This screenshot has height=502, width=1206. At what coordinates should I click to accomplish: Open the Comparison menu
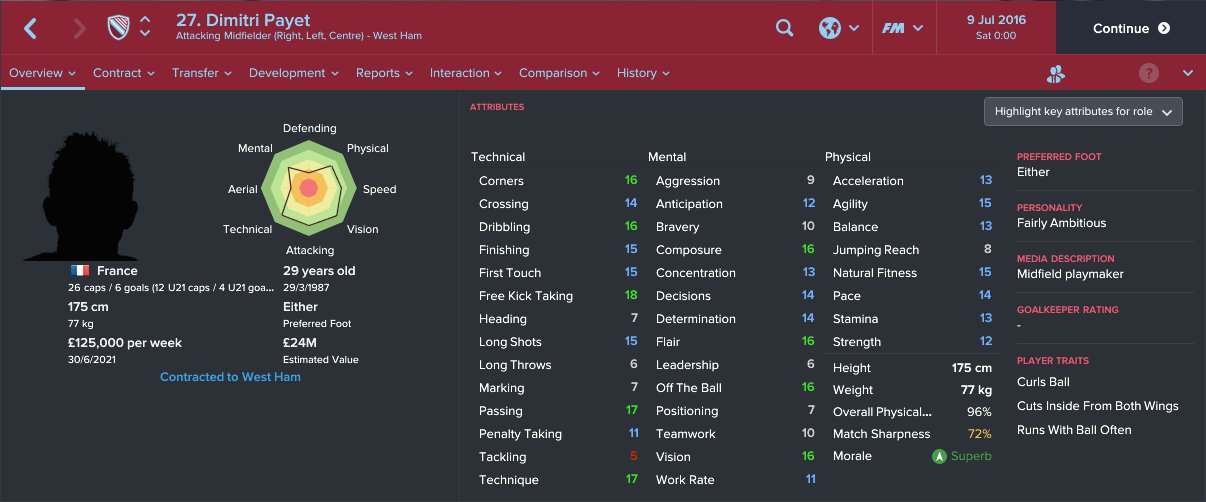pyautogui.click(x=559, y=73)
